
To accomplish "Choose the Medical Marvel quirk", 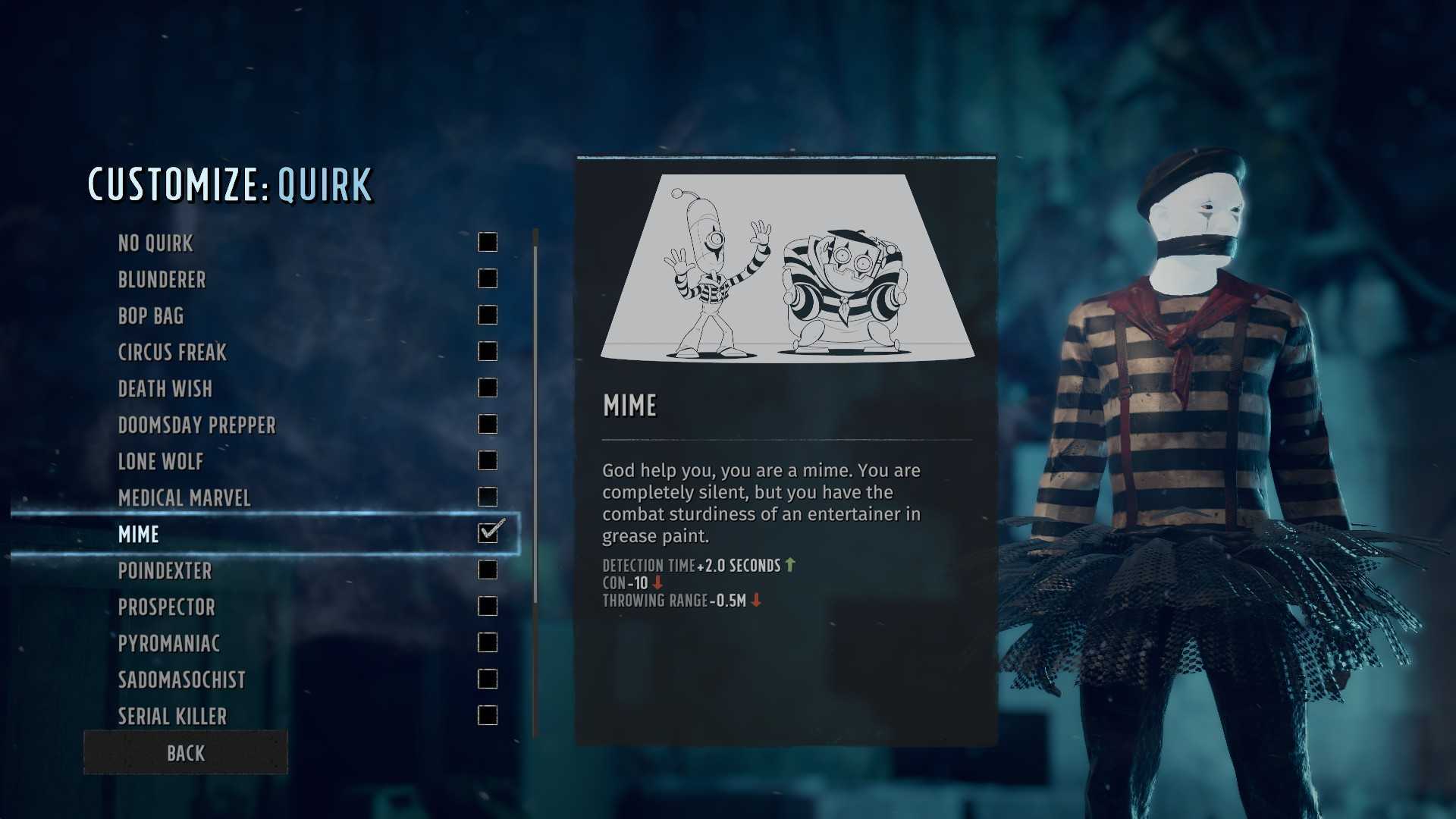I will pos(184,498).
